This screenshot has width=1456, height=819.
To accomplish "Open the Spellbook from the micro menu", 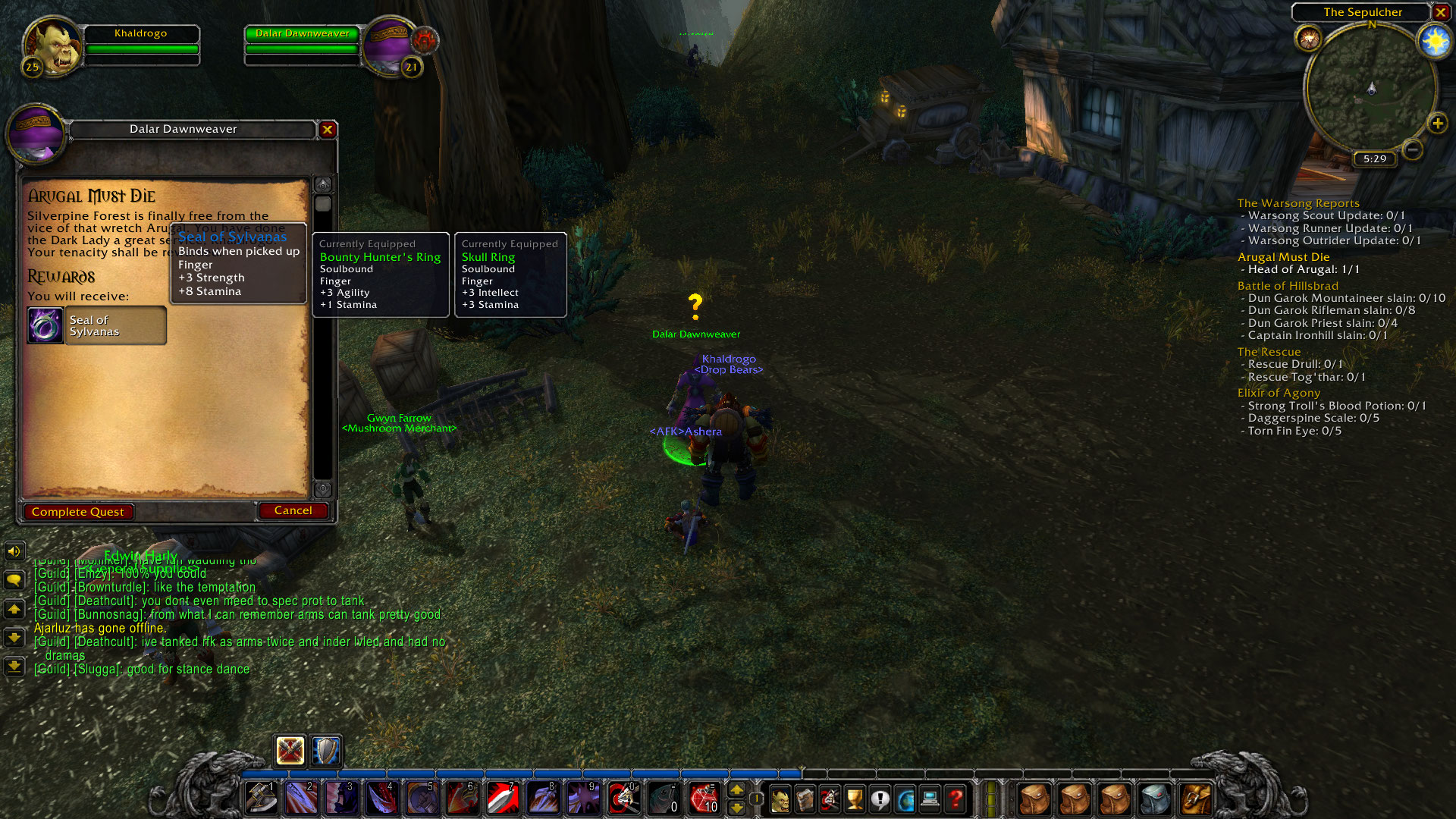I will [805, 799].
